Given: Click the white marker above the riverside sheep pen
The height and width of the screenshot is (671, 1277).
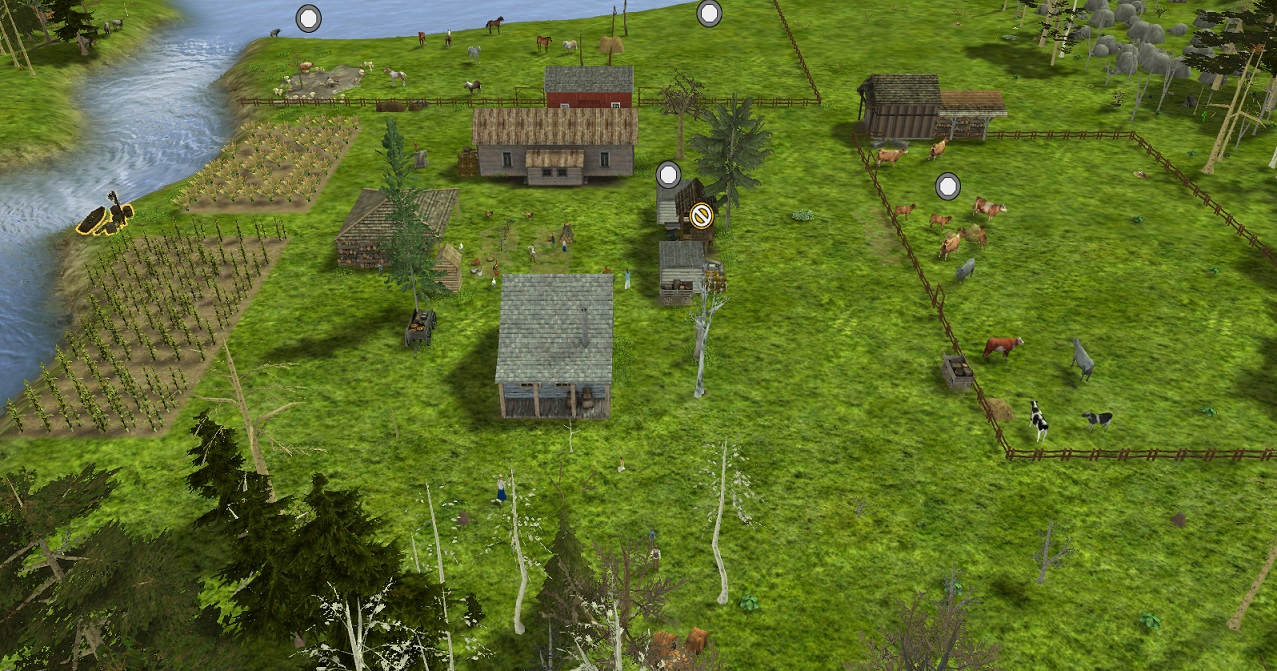Looking at the screenshot, I should point(309,18).
